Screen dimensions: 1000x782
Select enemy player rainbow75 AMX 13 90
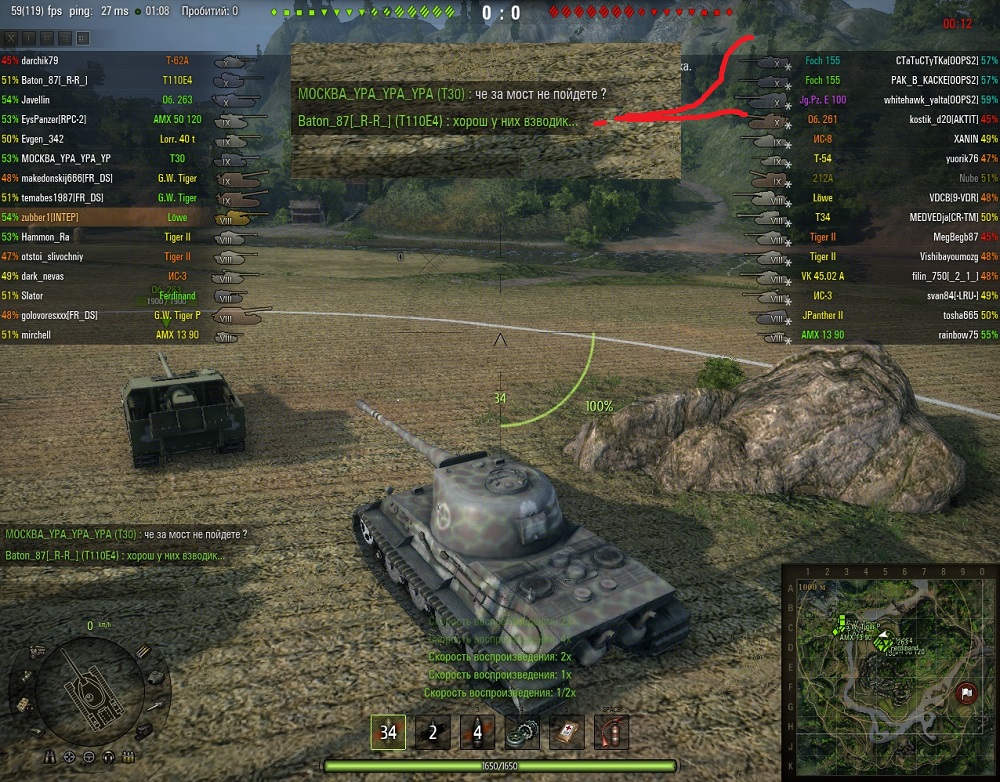(x=938, y=335)
